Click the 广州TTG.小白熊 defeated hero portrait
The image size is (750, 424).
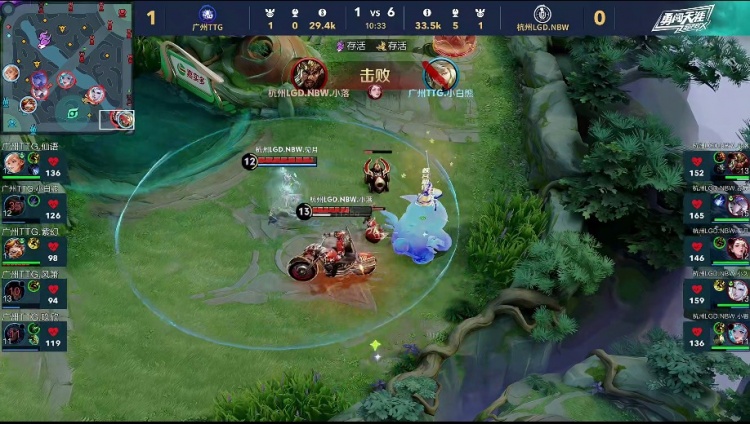[439, 74]
